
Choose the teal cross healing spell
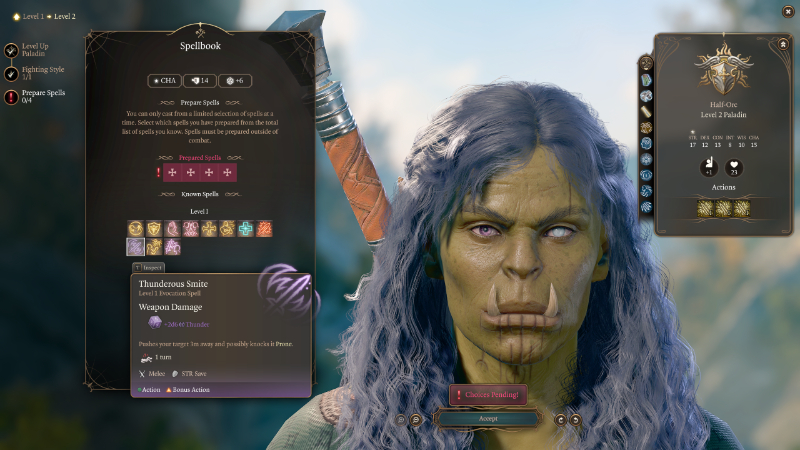pos(245,229)
